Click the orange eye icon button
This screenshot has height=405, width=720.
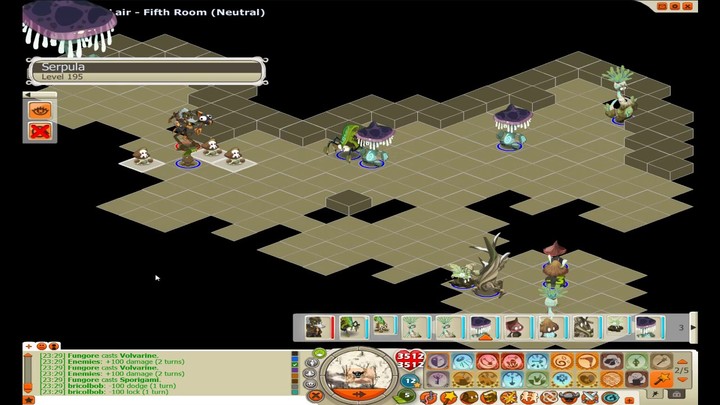40,110
